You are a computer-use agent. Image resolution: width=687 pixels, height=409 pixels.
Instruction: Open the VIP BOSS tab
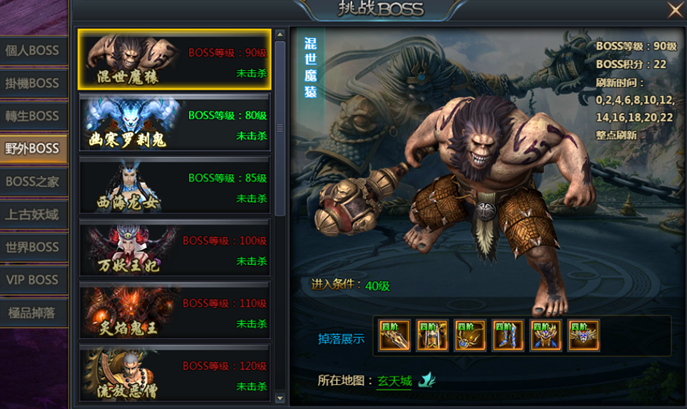pos(33,280)
